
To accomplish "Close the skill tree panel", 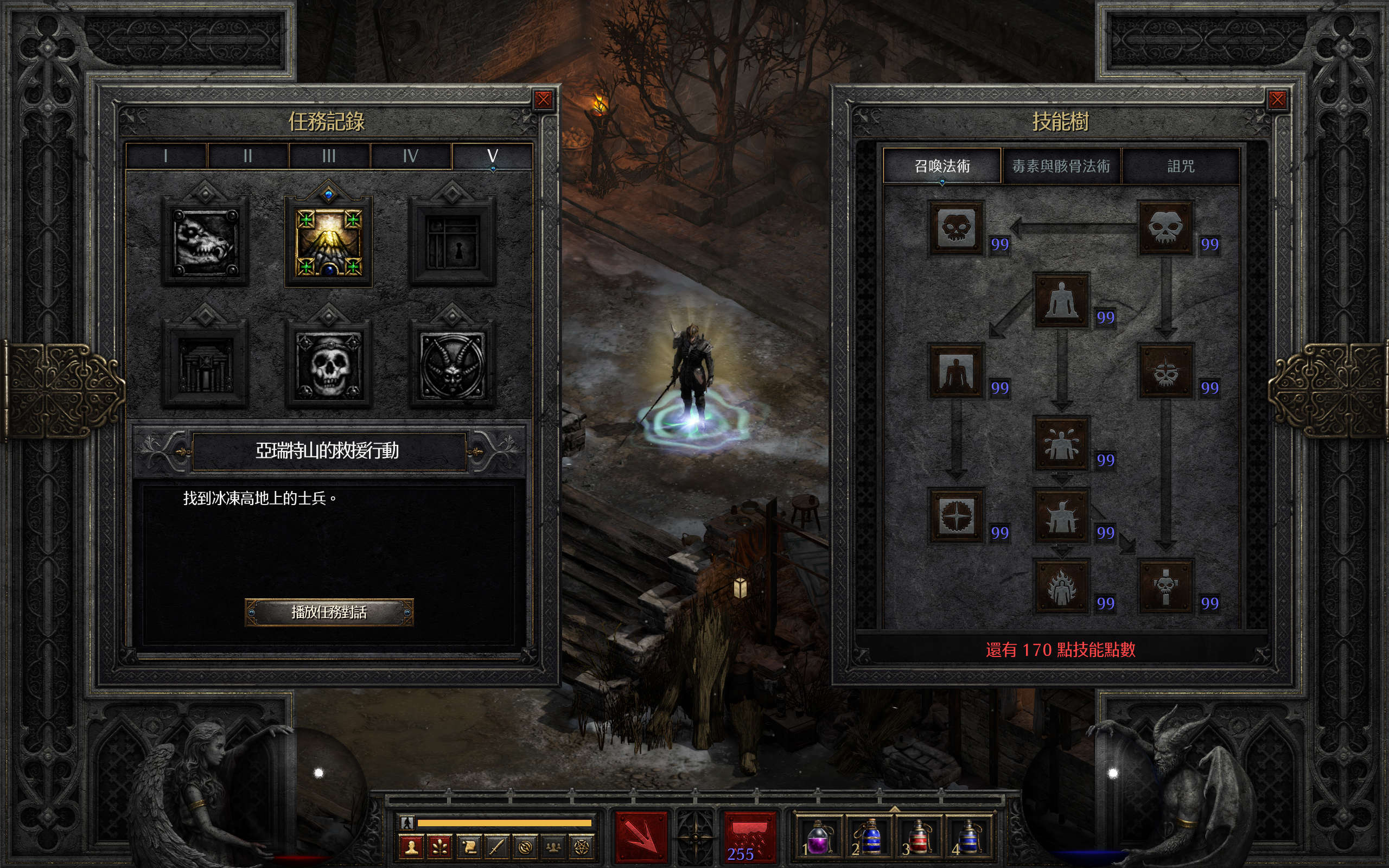I will point(1277,100).
